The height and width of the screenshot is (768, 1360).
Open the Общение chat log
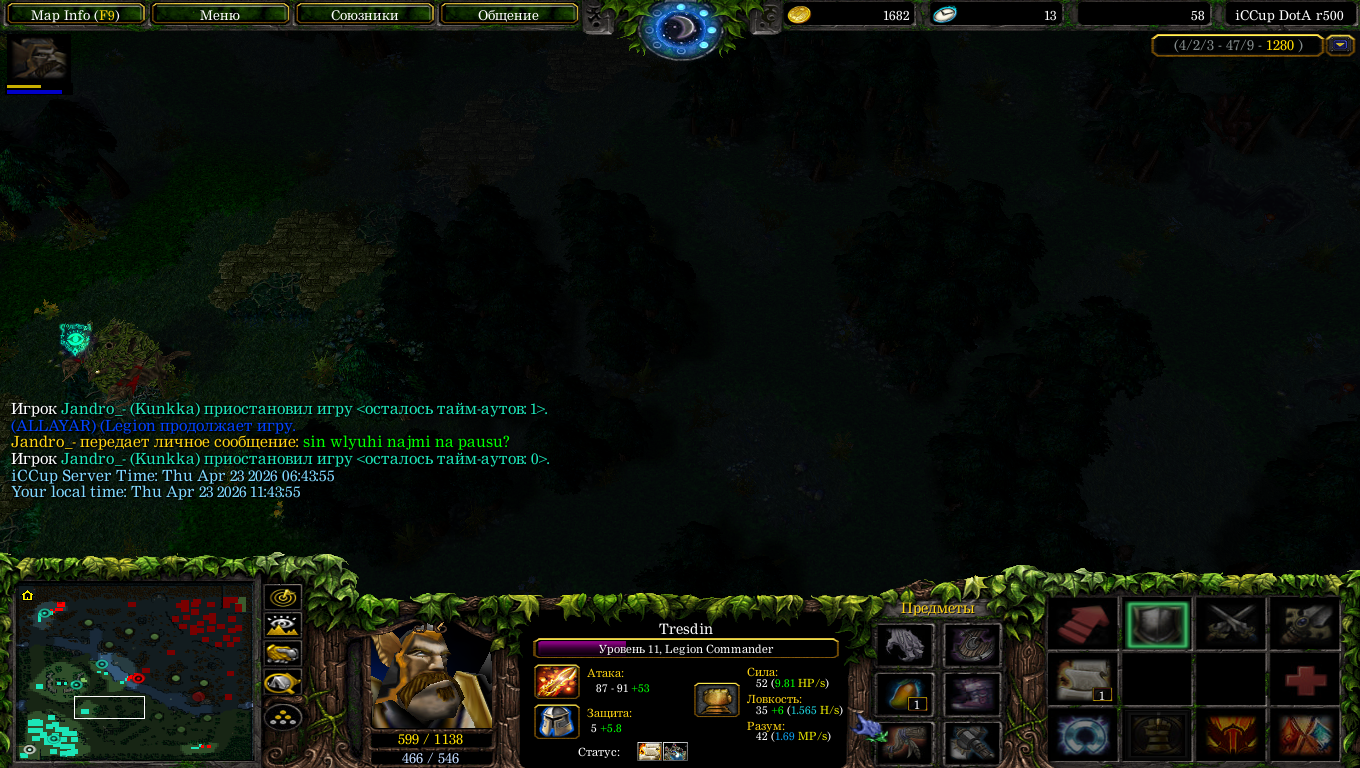508,15
